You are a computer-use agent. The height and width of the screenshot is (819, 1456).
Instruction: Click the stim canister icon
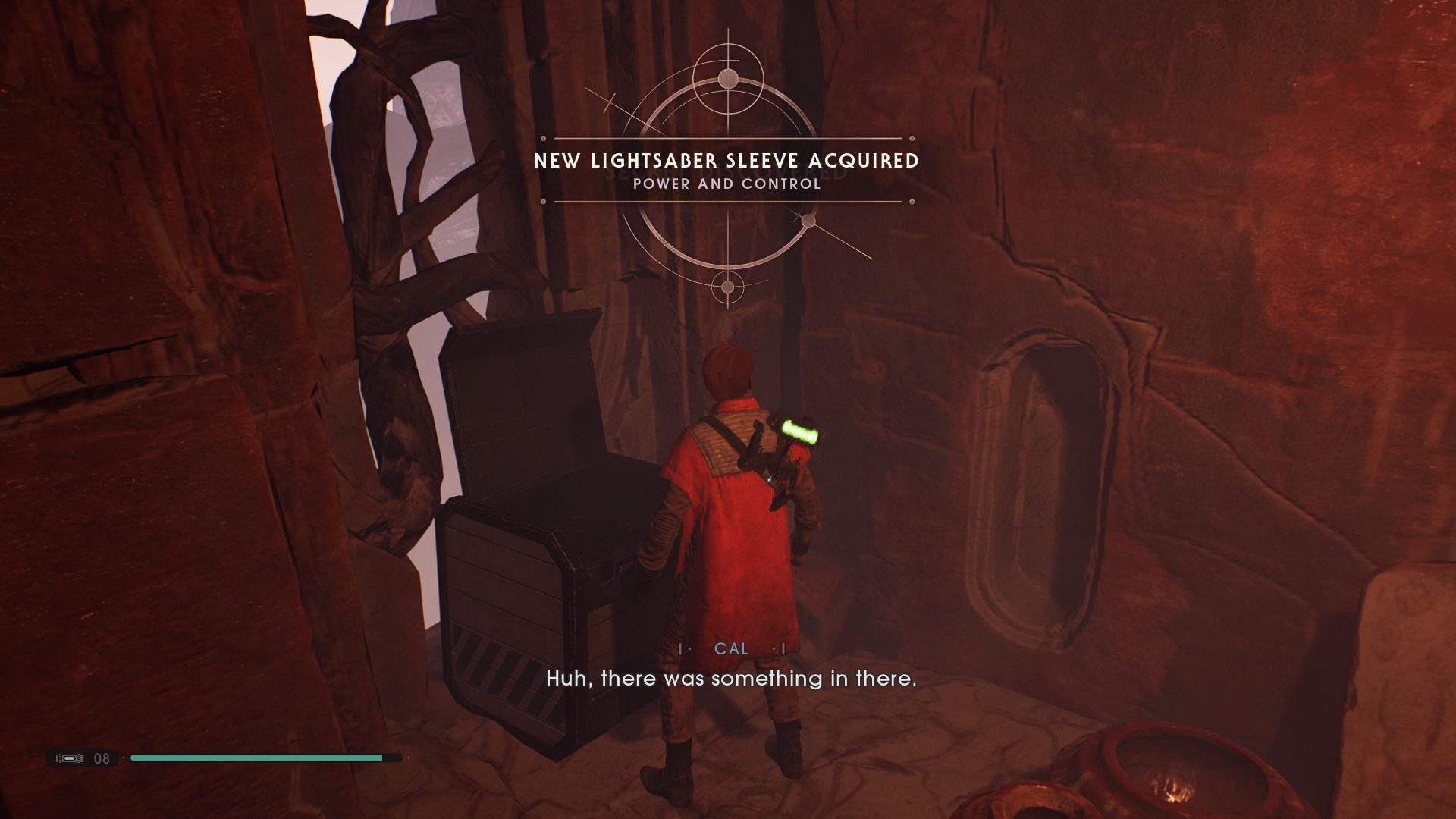point(68,758)
